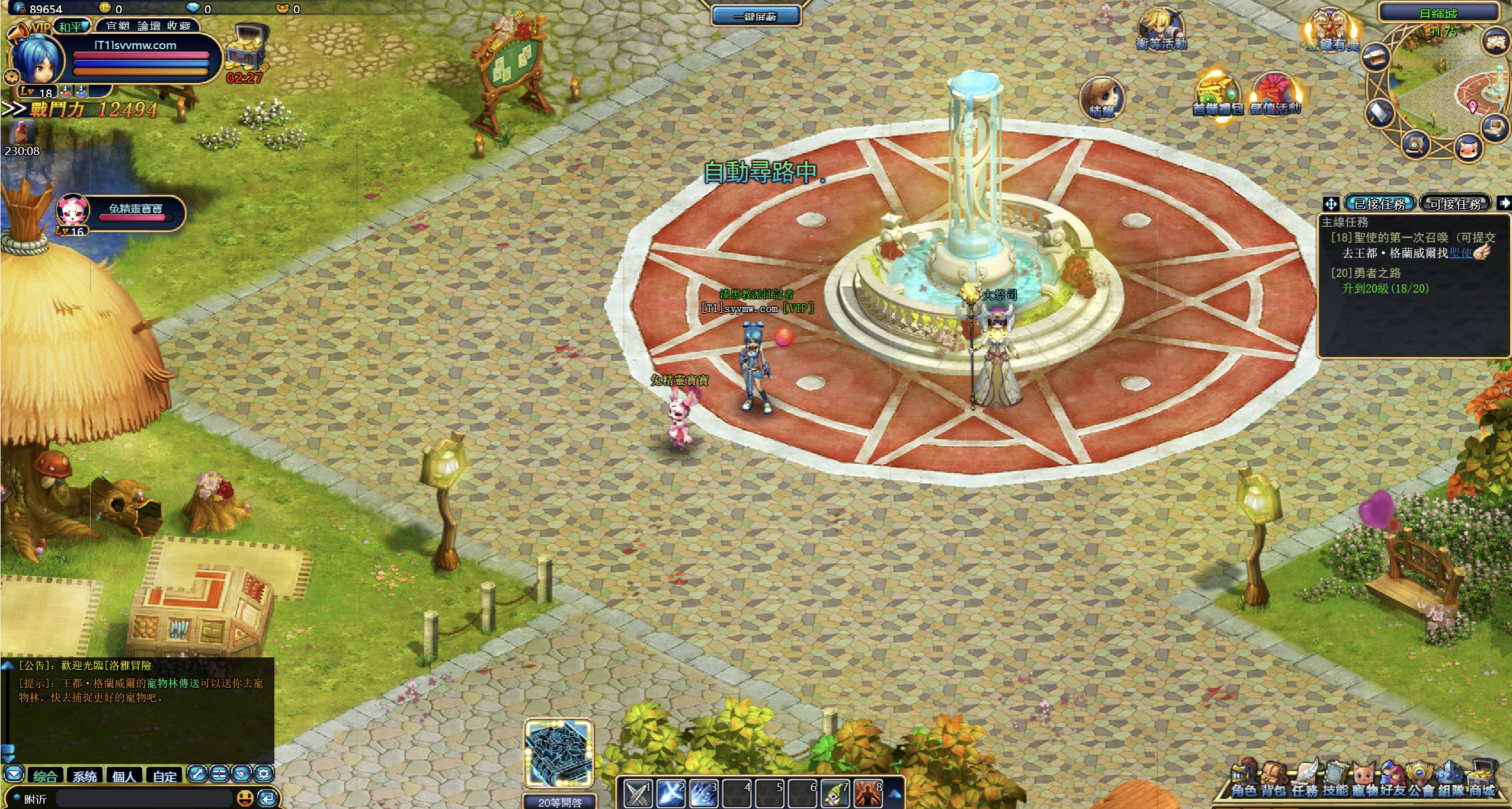Open the chat emoji smiley picker

click(245, 798)
